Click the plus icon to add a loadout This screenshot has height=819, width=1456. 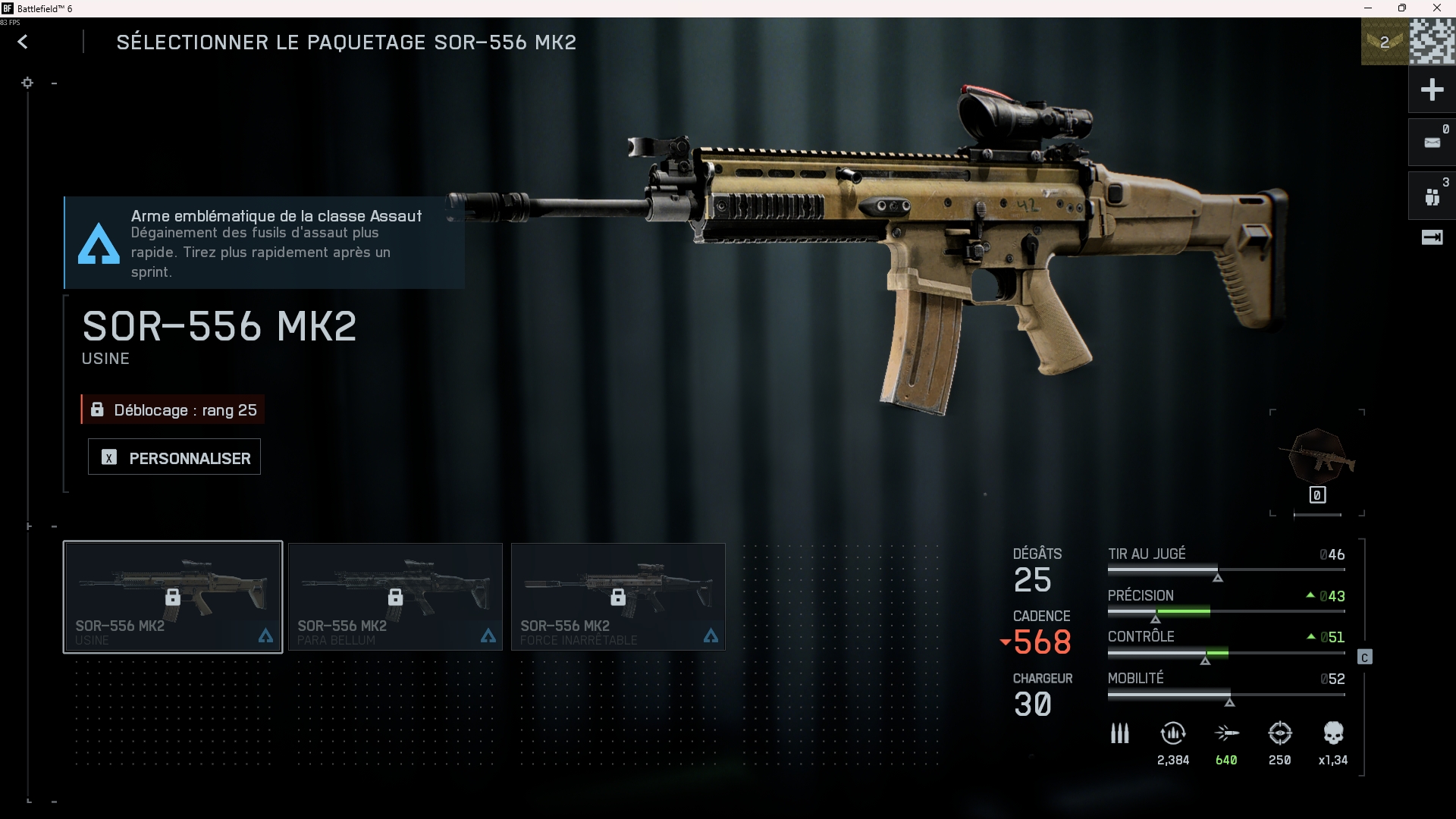click(1432, 89)
